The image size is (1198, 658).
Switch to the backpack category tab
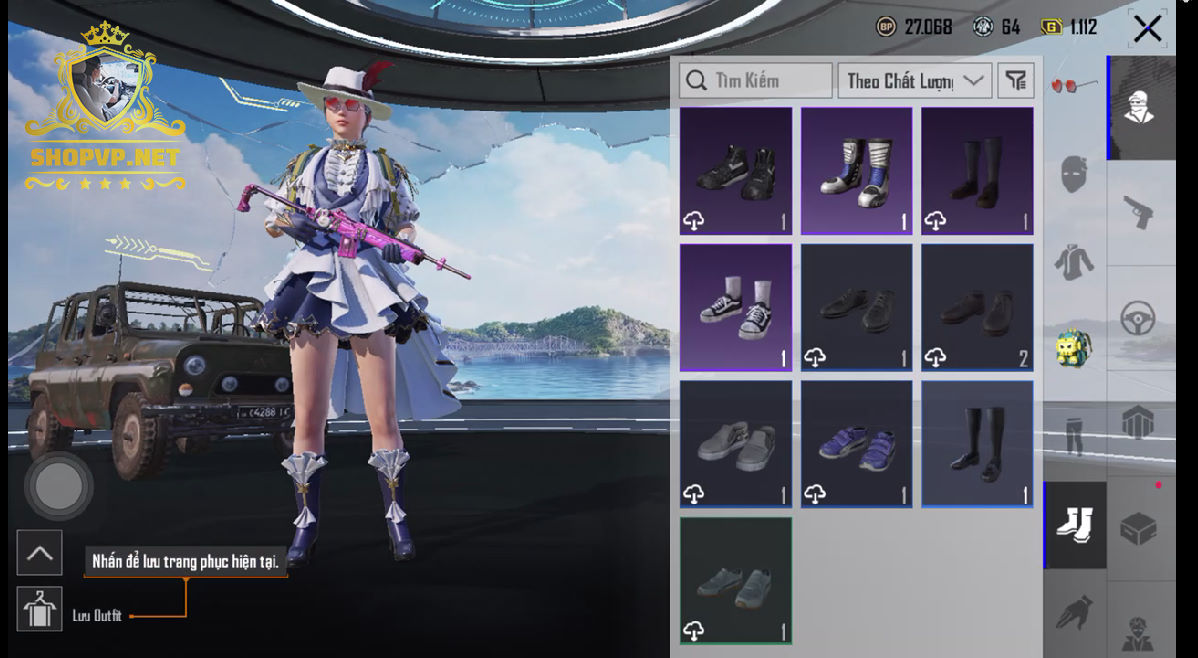pyautogui.click(x=1074, y=349)
